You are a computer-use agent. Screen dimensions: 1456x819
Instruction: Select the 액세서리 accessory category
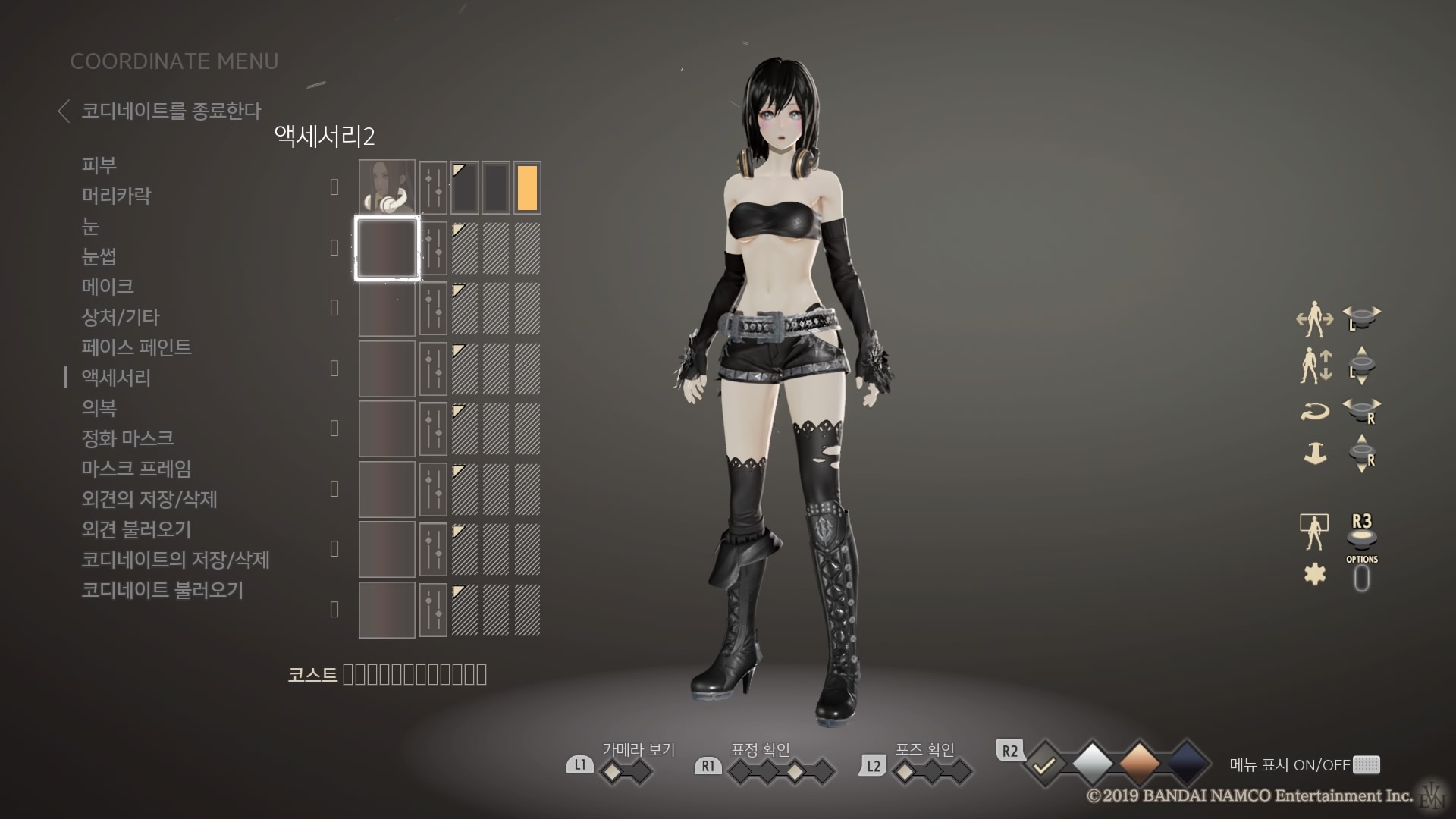click(116, 378)
